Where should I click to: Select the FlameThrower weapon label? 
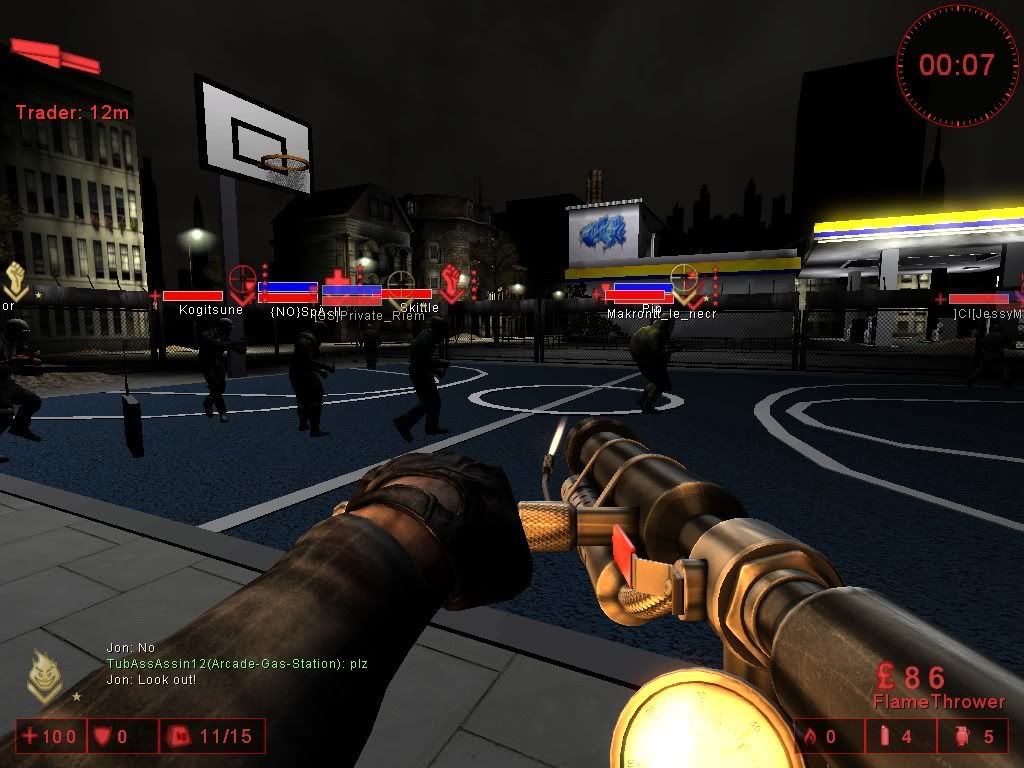[x=938, y=702]
